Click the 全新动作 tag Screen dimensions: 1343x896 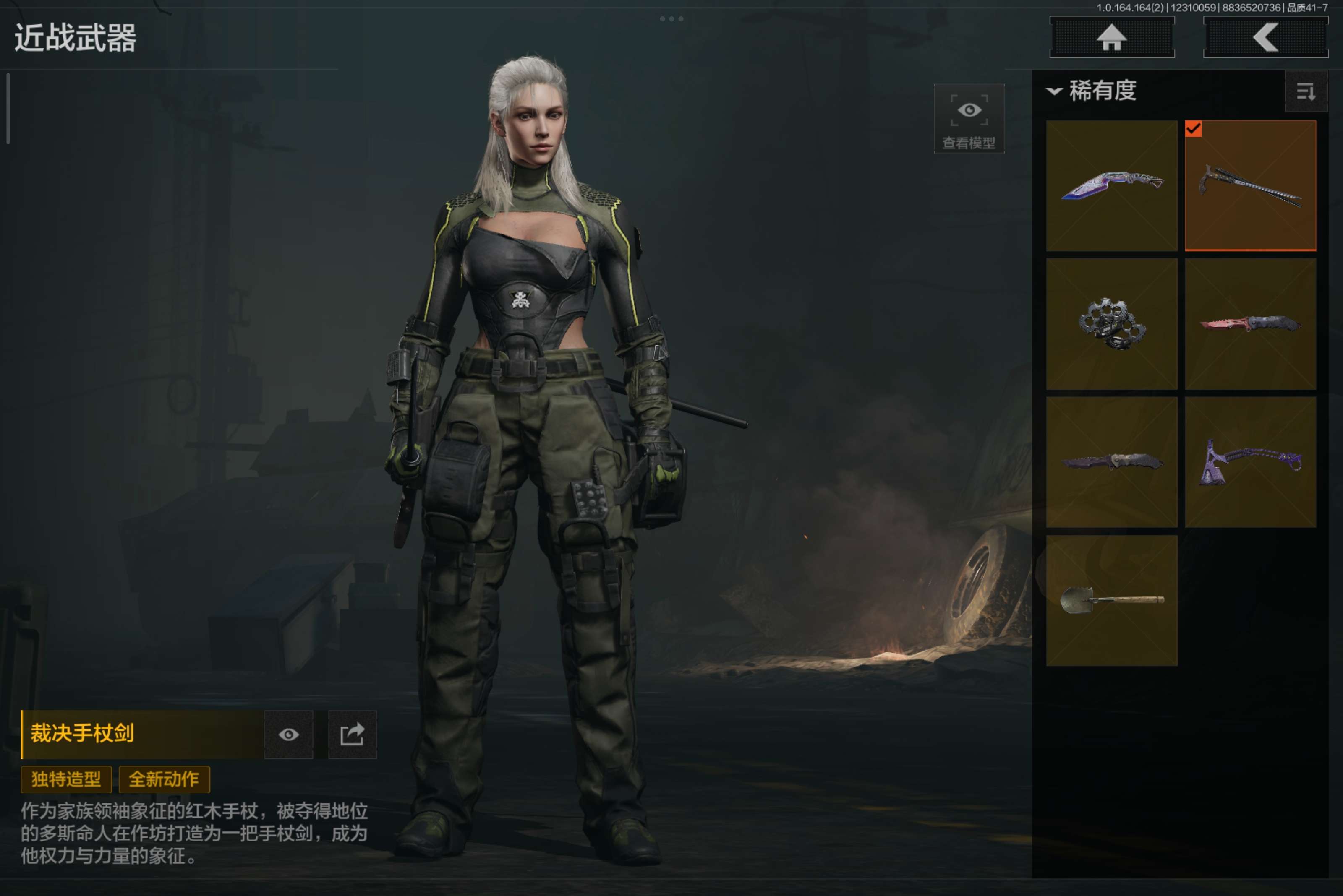coord(164,779)
